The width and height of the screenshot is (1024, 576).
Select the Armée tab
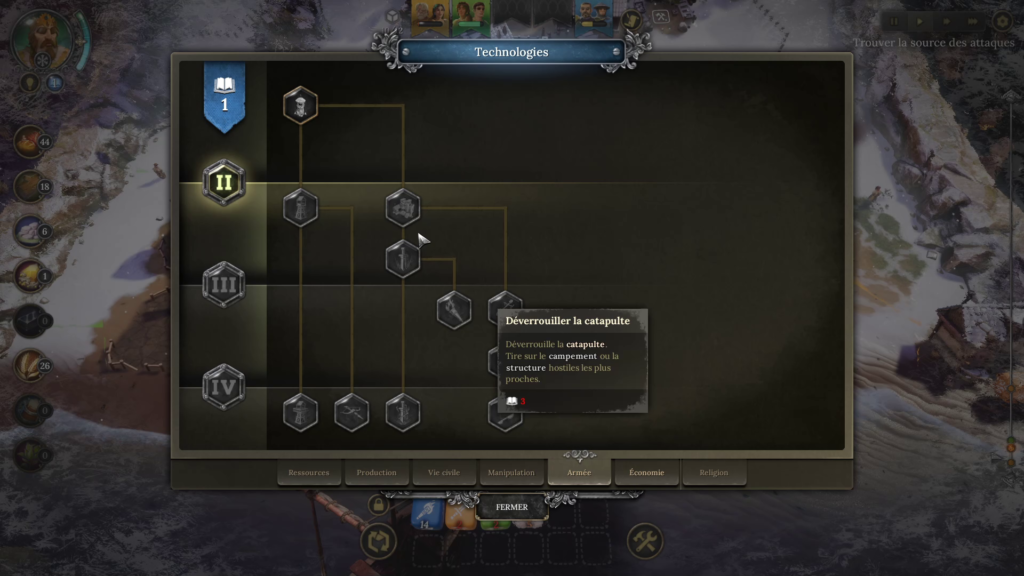tap(579, 472)
